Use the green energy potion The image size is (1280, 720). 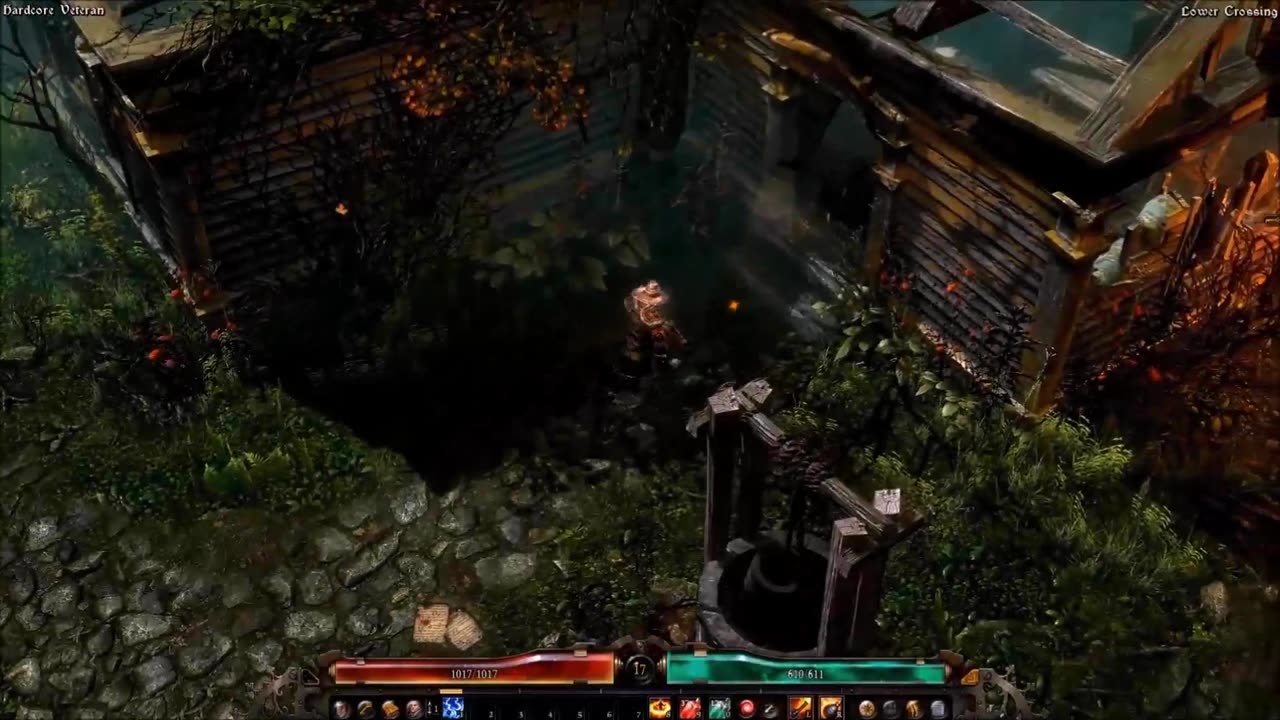click(719, 708)
